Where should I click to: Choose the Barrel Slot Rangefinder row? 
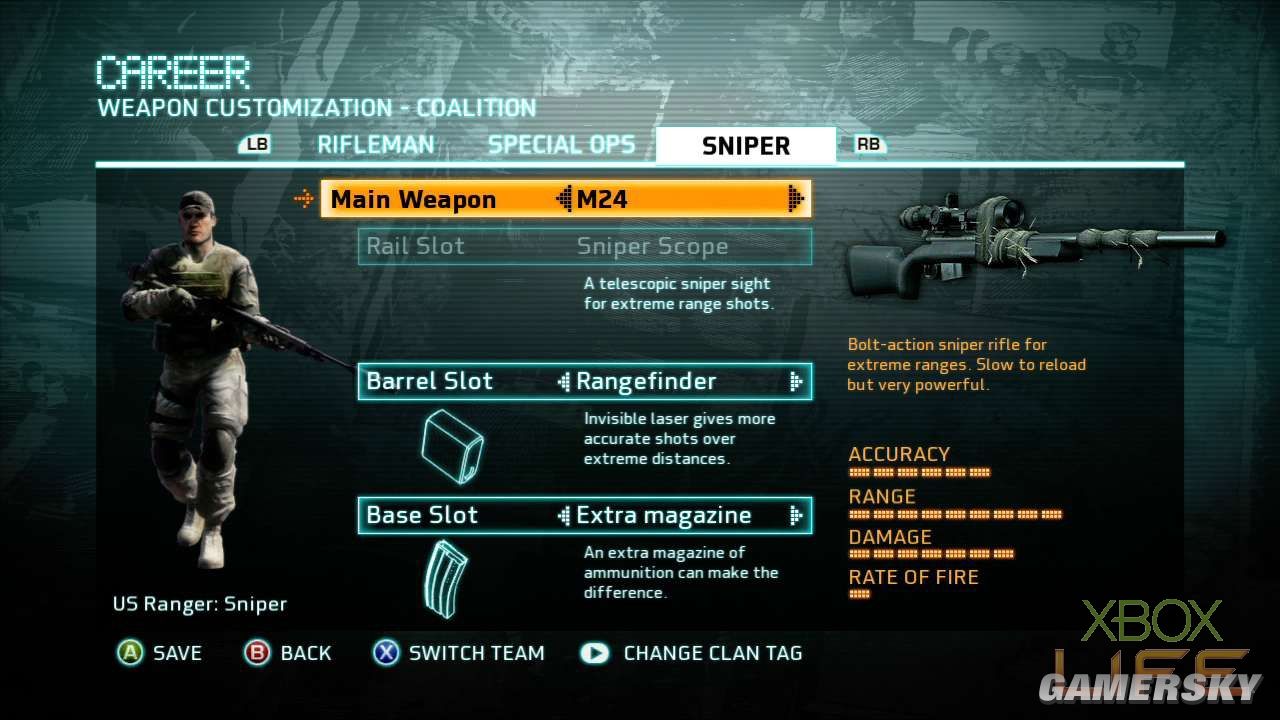coord(585,381)
